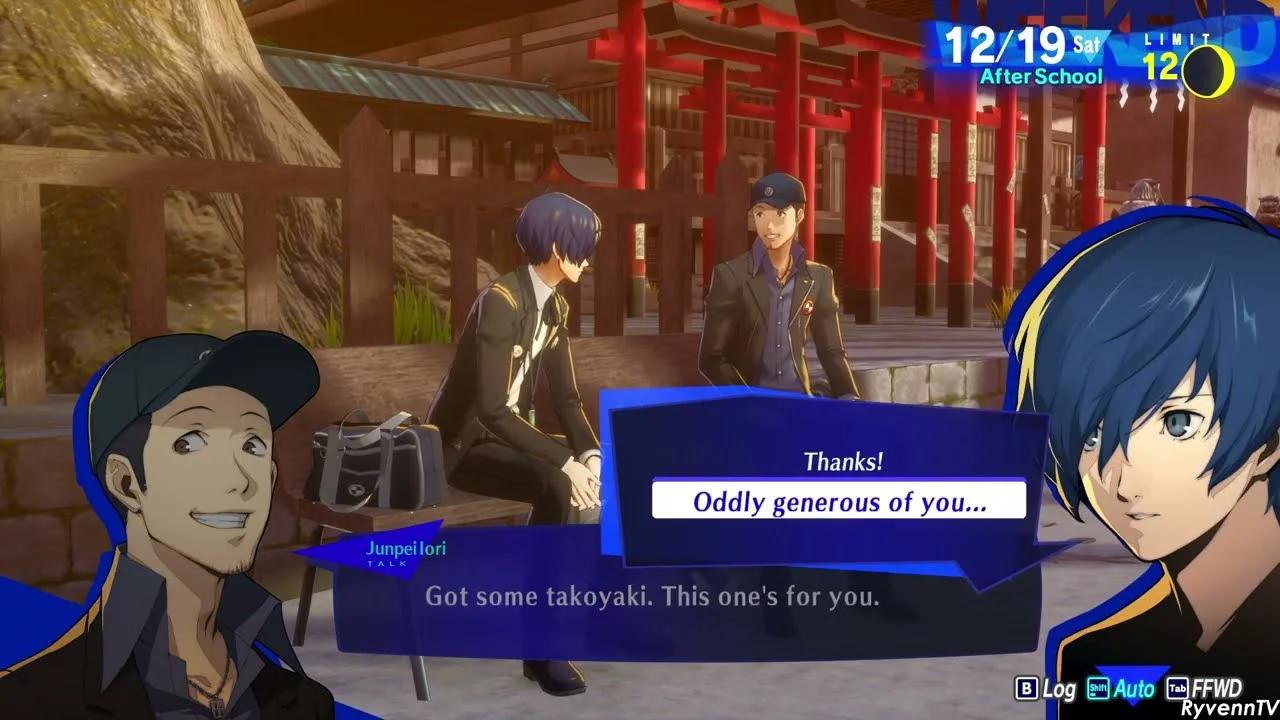Click the LIMIT counter showing 12

pyautogui.click(x=1163, y=64)
